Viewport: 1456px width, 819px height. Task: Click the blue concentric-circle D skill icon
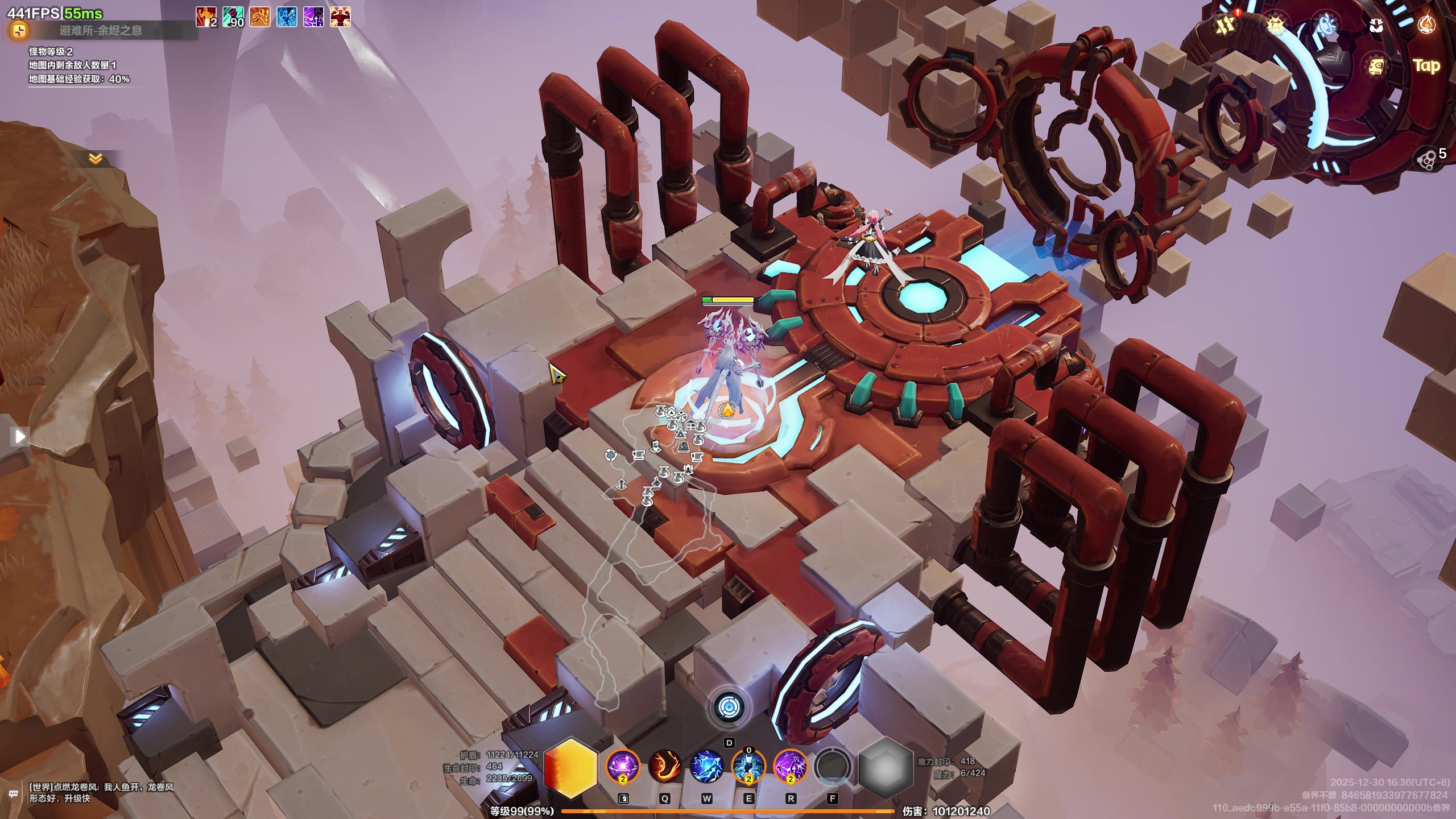[x=729, y=708]
